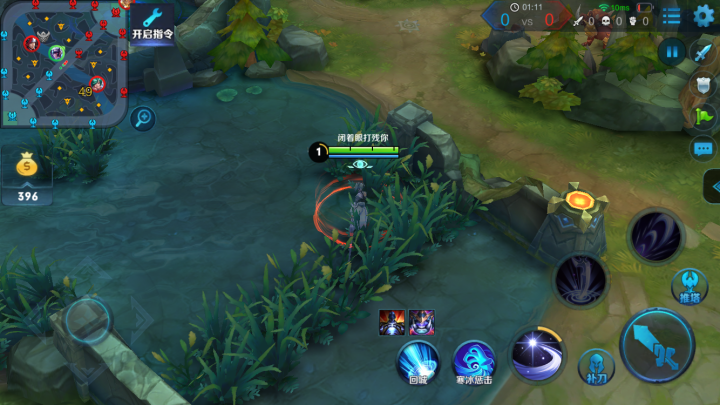Send the sword attack signal
The height and width of the screenshot is (405, 720).
pos(703,54)
